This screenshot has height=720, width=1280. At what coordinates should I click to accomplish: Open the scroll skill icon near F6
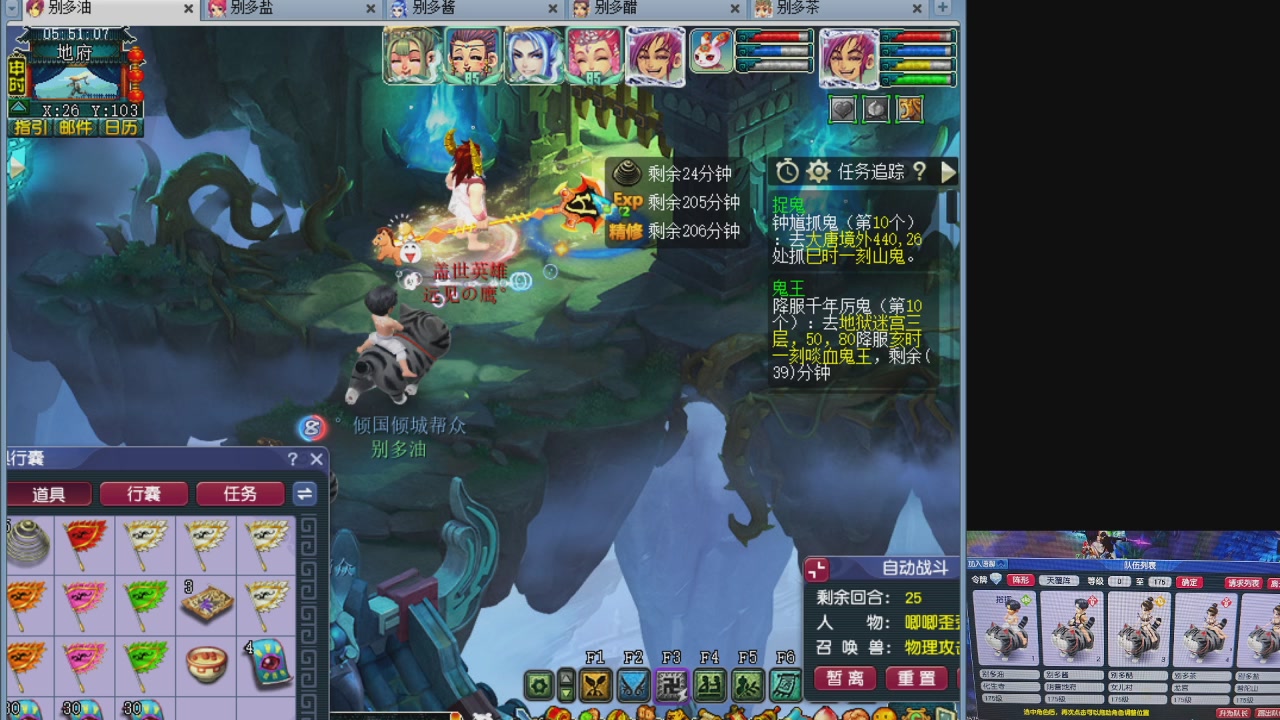pos(785,684)
